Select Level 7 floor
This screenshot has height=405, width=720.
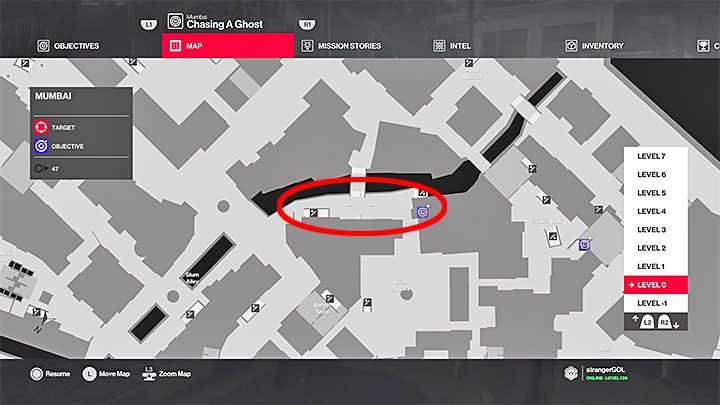650,157
